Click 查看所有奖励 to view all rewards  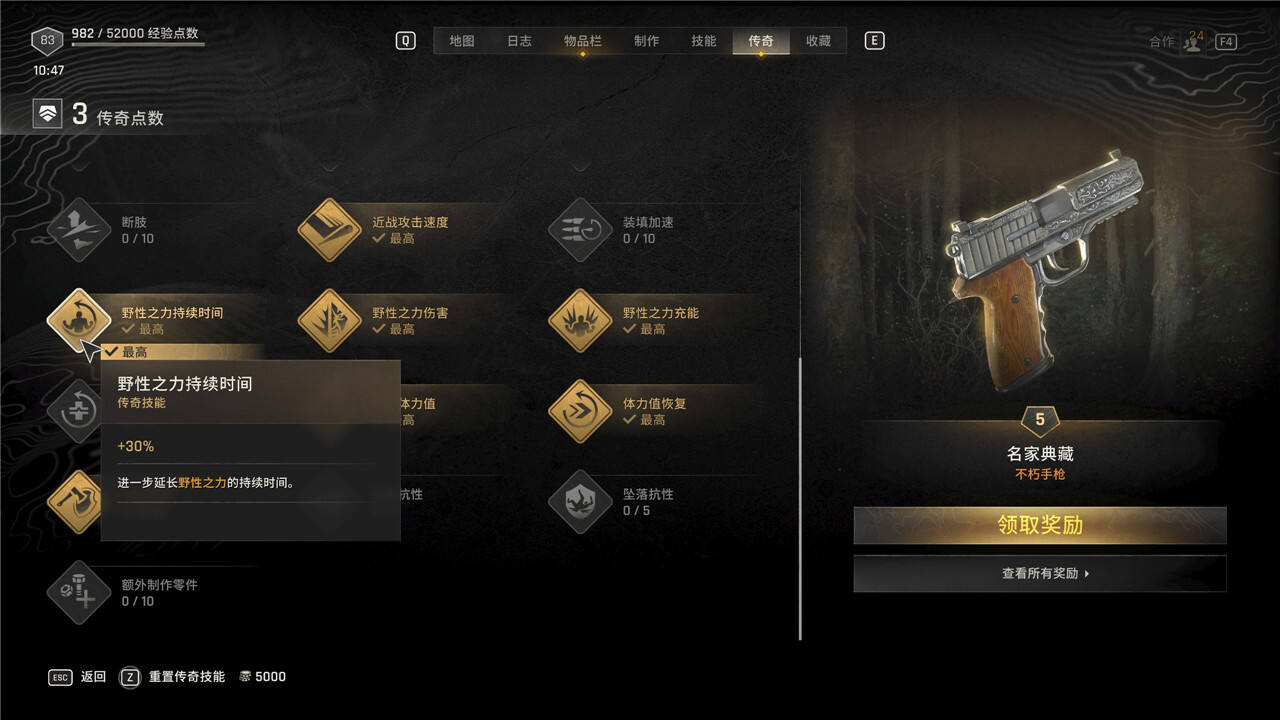pyautogui.click(x=1039, y=574)
